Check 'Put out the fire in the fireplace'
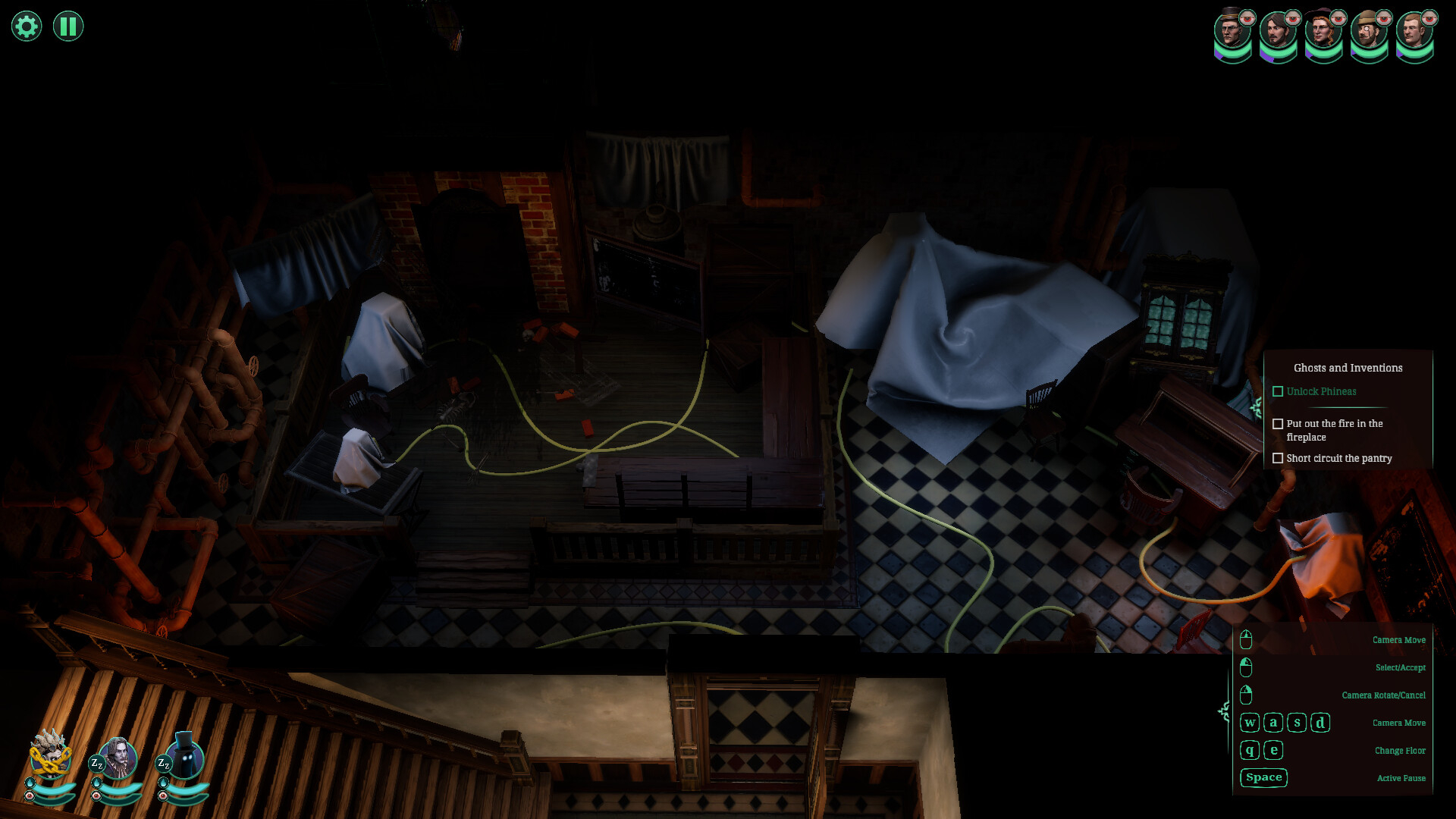The image size is (1456, 819). (x=1278, y=424)
